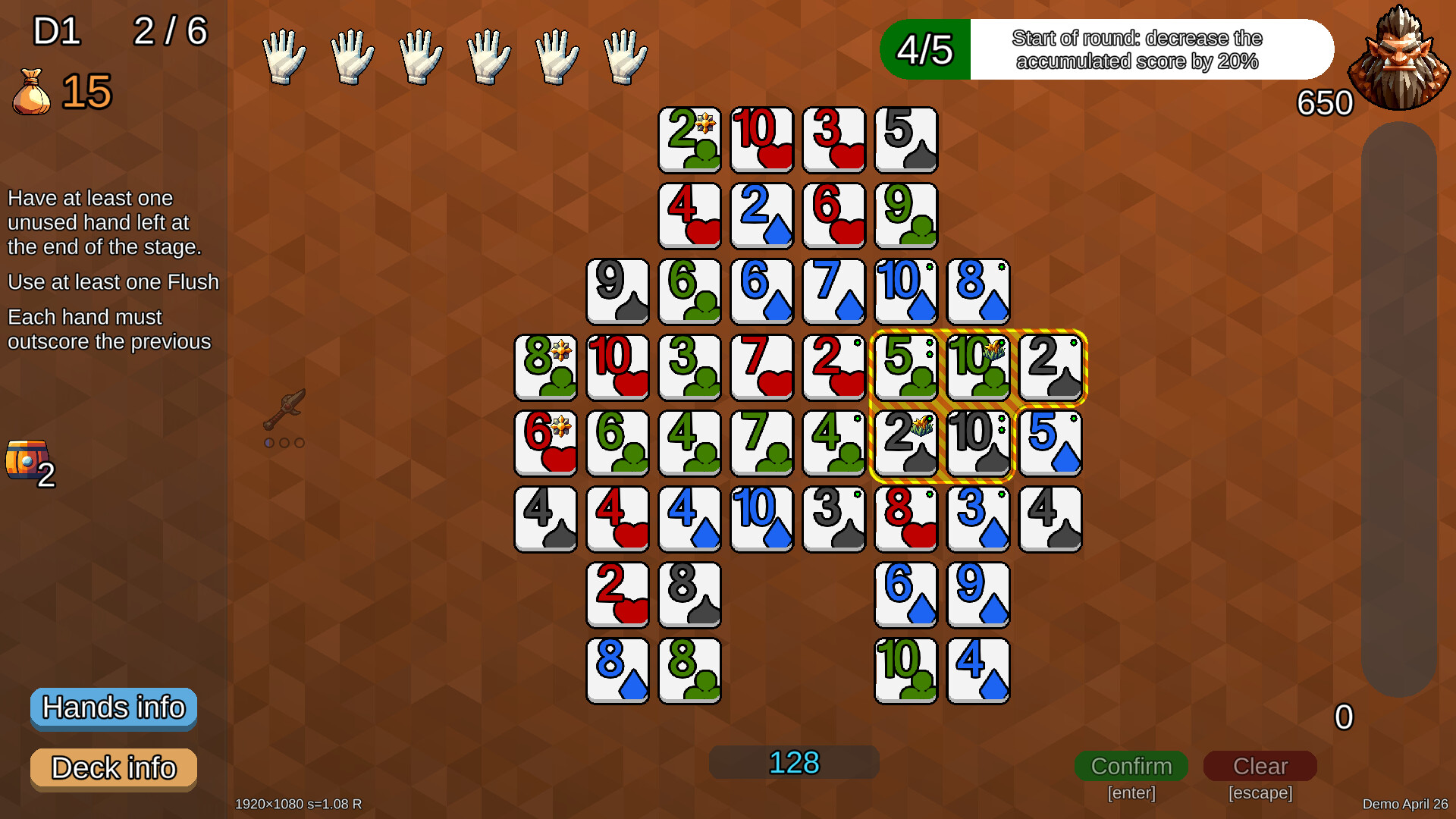This screenshot has width=1456, height=819.
Task: Select the starred 8 of clubs card
Action: (x=545, y=368)
